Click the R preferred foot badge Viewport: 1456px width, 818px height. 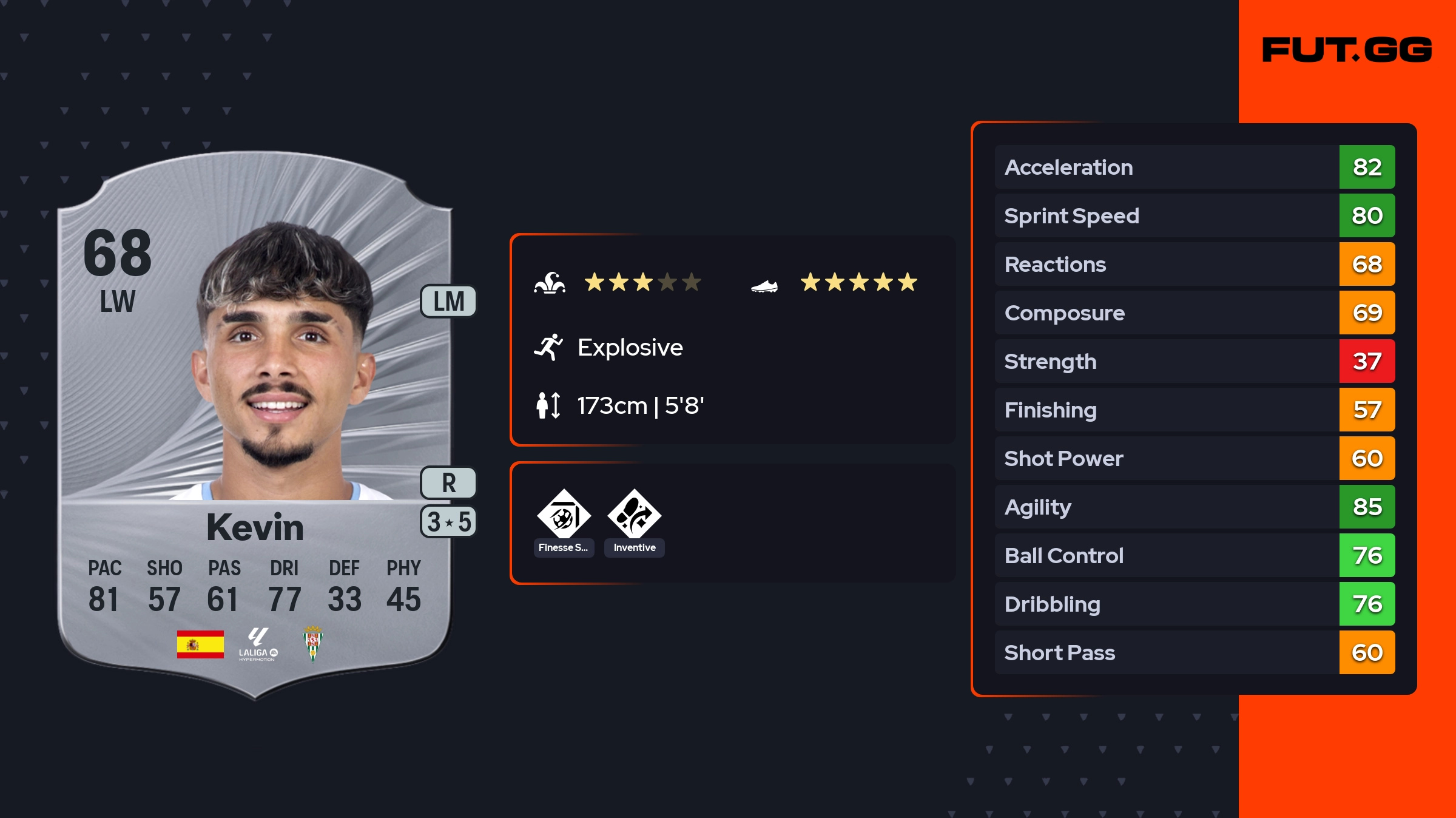click(x=448, y=483)
